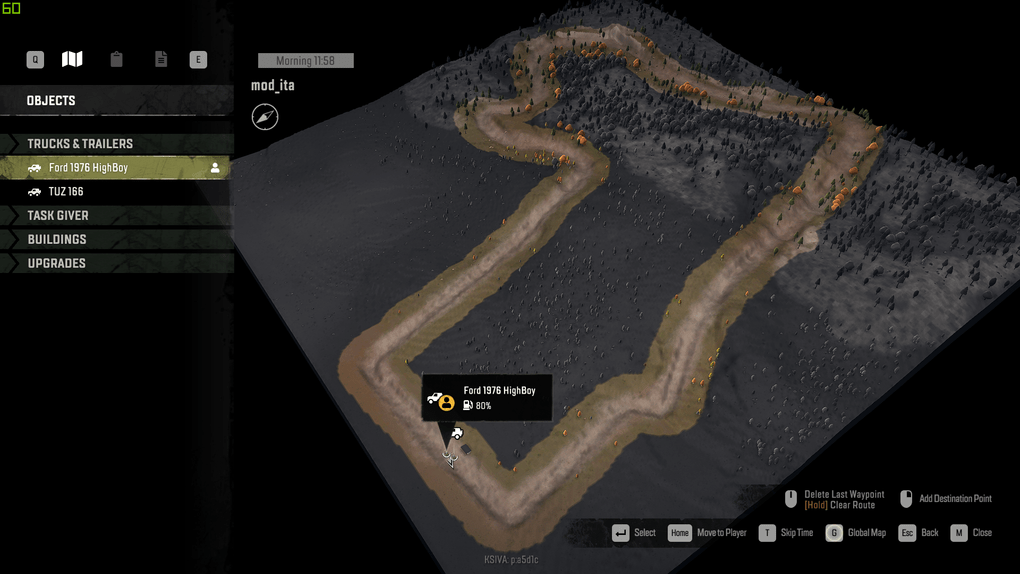The image size is (1020, 574).
Task: Switch to the map tab icon
Action: coord(72,60)
